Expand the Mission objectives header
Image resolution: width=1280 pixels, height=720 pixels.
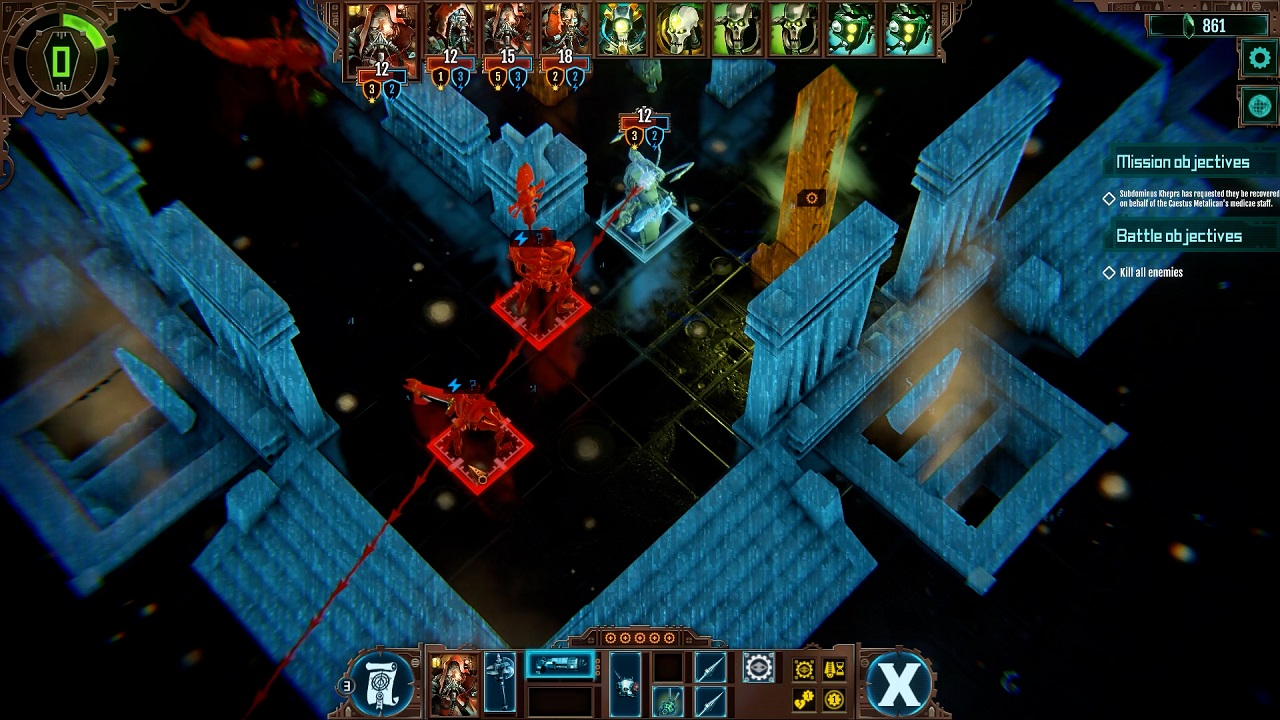pyautogui.click(x=1182, y=162)
